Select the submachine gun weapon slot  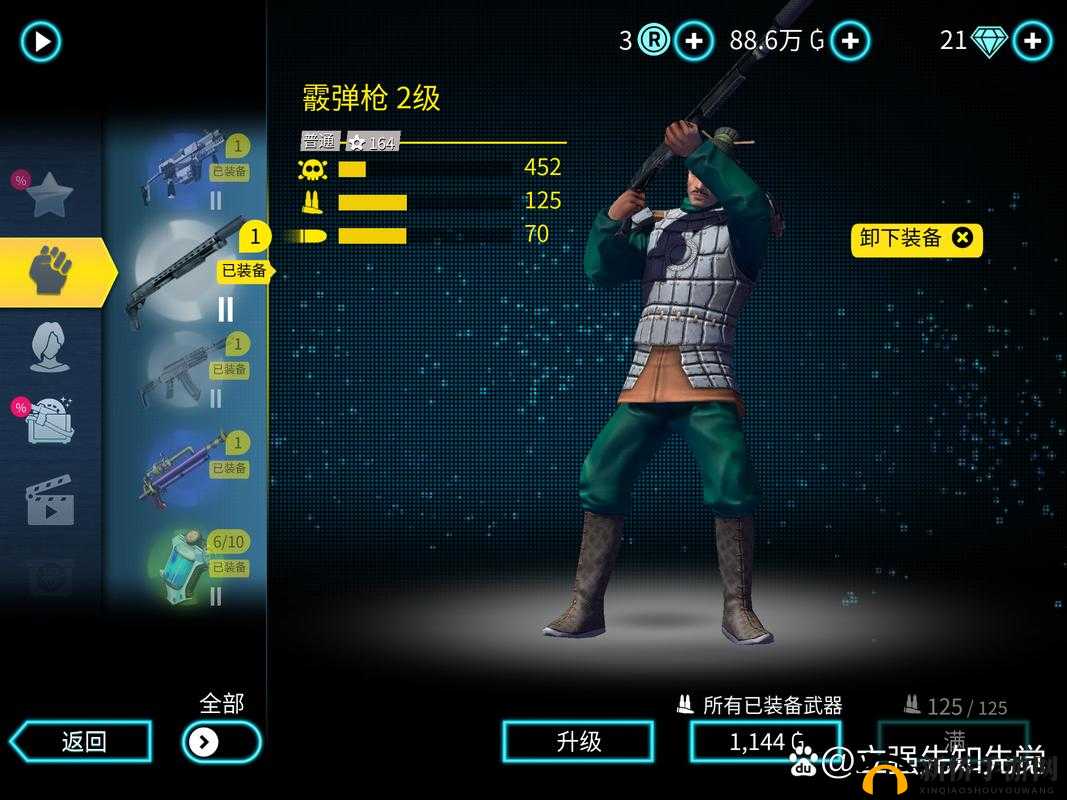tap(185, 171)
